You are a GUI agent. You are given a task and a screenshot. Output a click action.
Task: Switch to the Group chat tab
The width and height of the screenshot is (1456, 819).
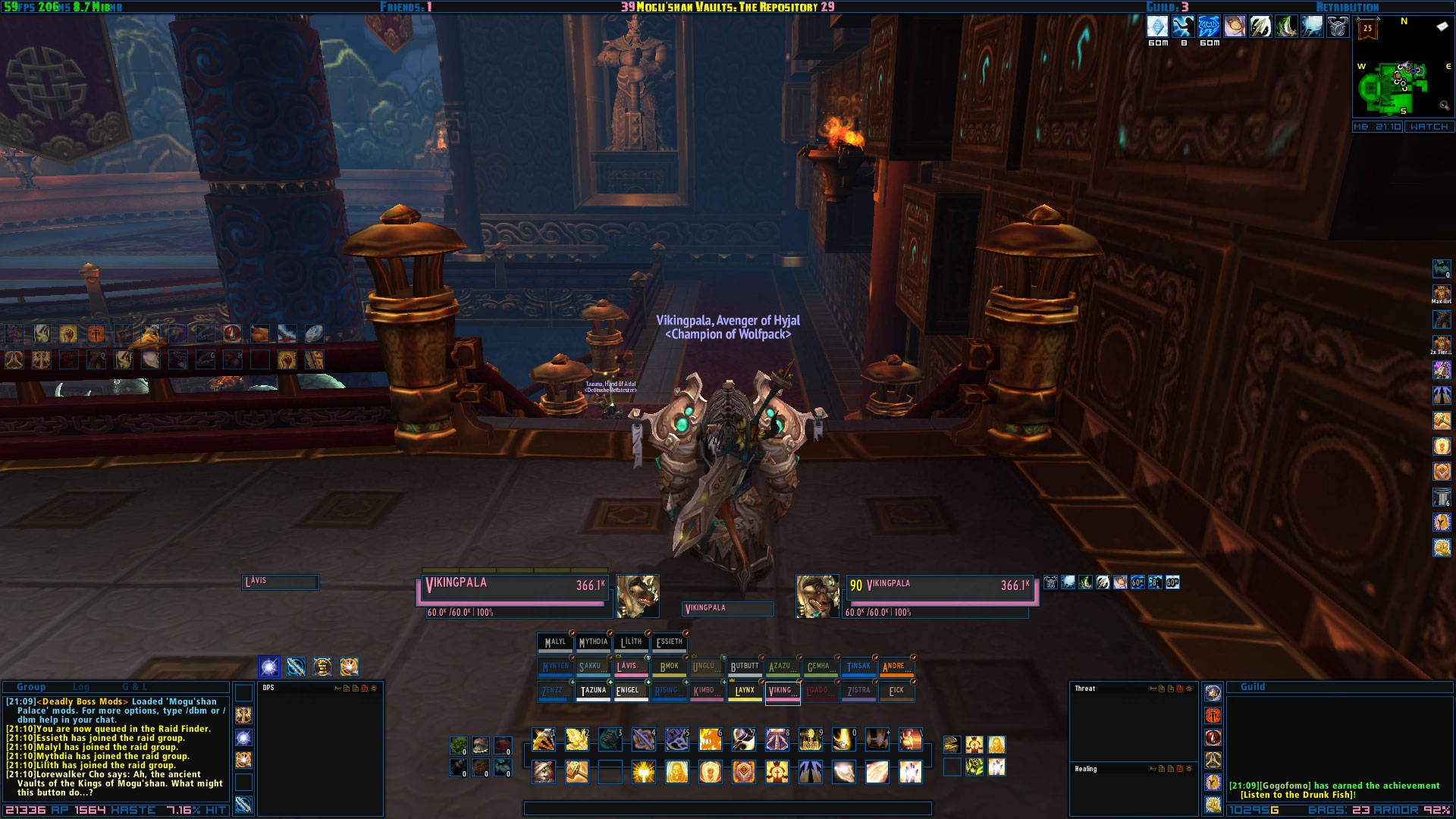click(31, 687)
